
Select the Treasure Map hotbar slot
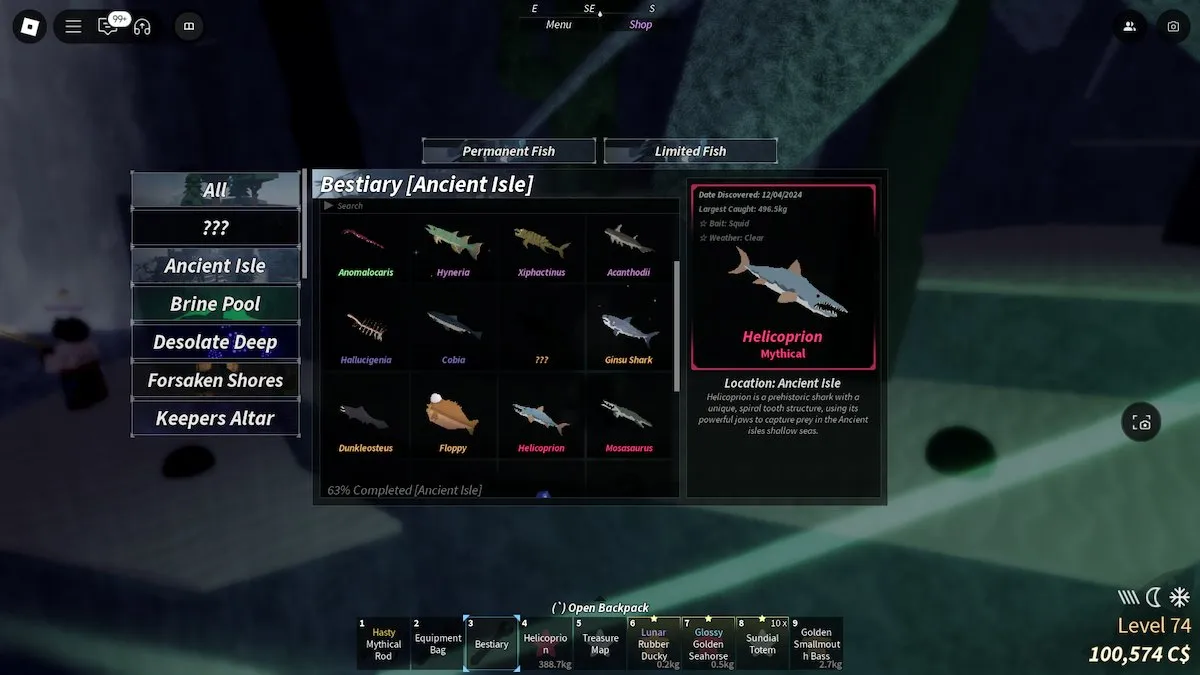tap(600, 642)
